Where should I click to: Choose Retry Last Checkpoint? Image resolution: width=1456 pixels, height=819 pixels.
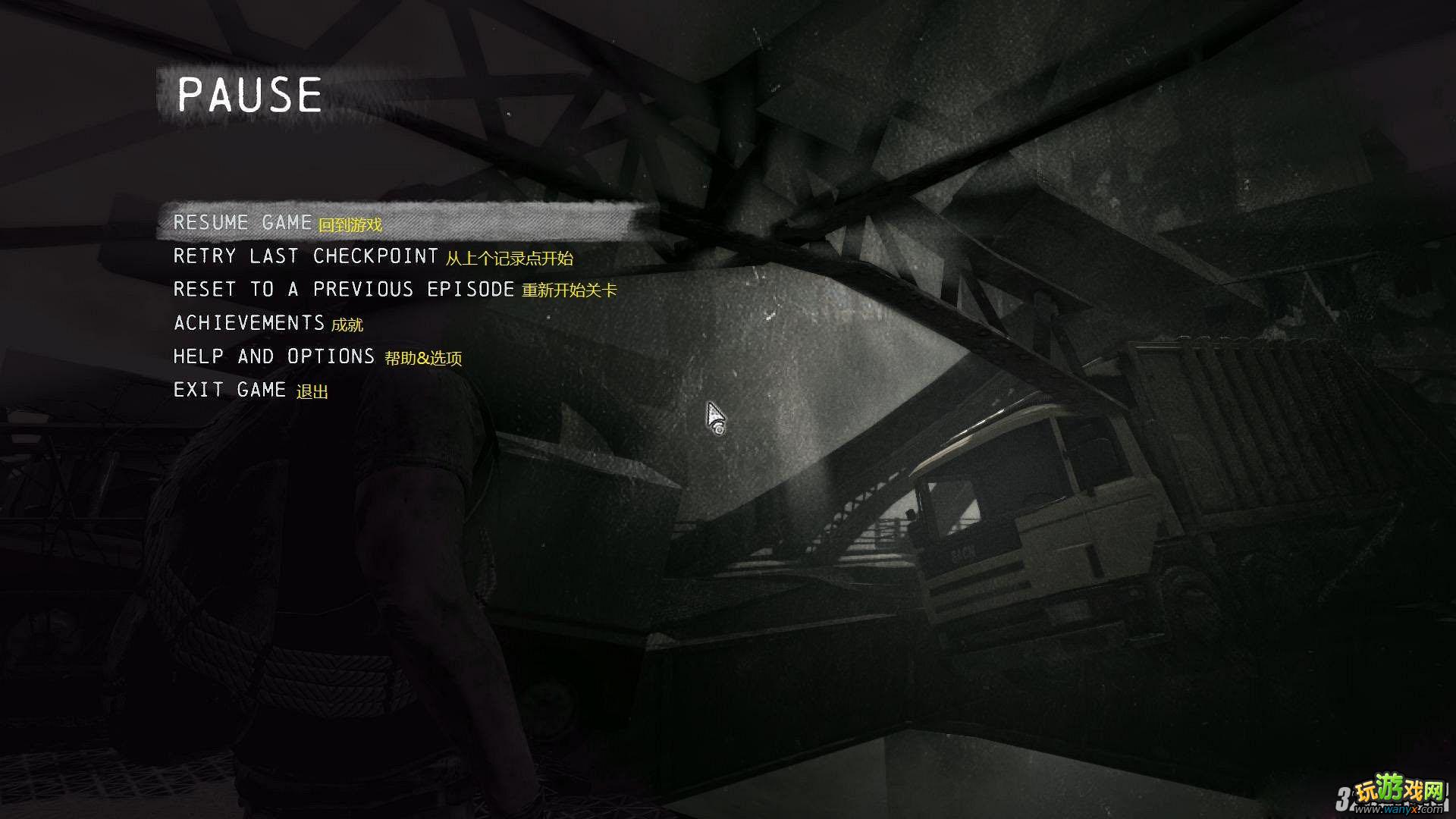point(306,256)
